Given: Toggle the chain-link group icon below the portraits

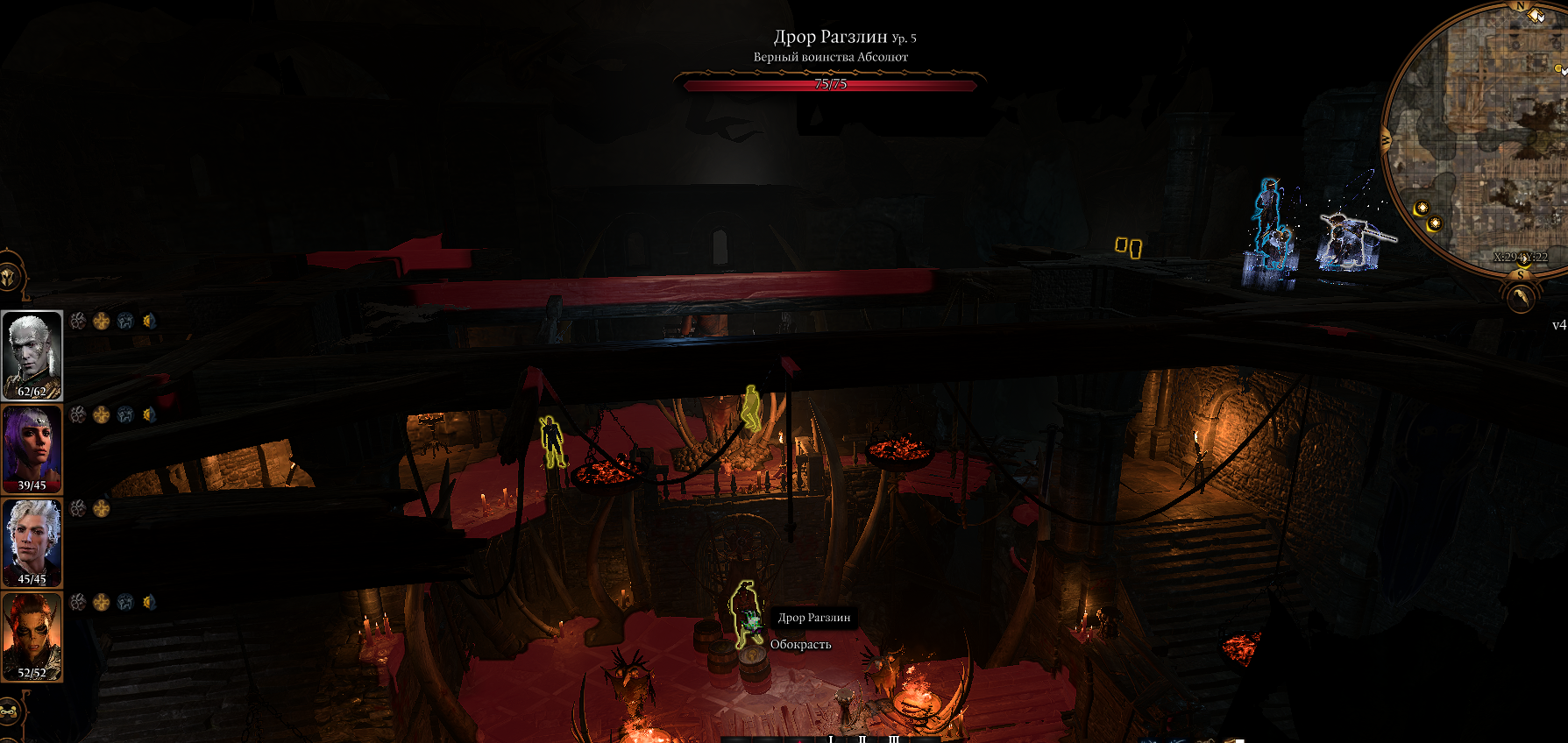Looking at the screenshot, I should pos(9,711).
